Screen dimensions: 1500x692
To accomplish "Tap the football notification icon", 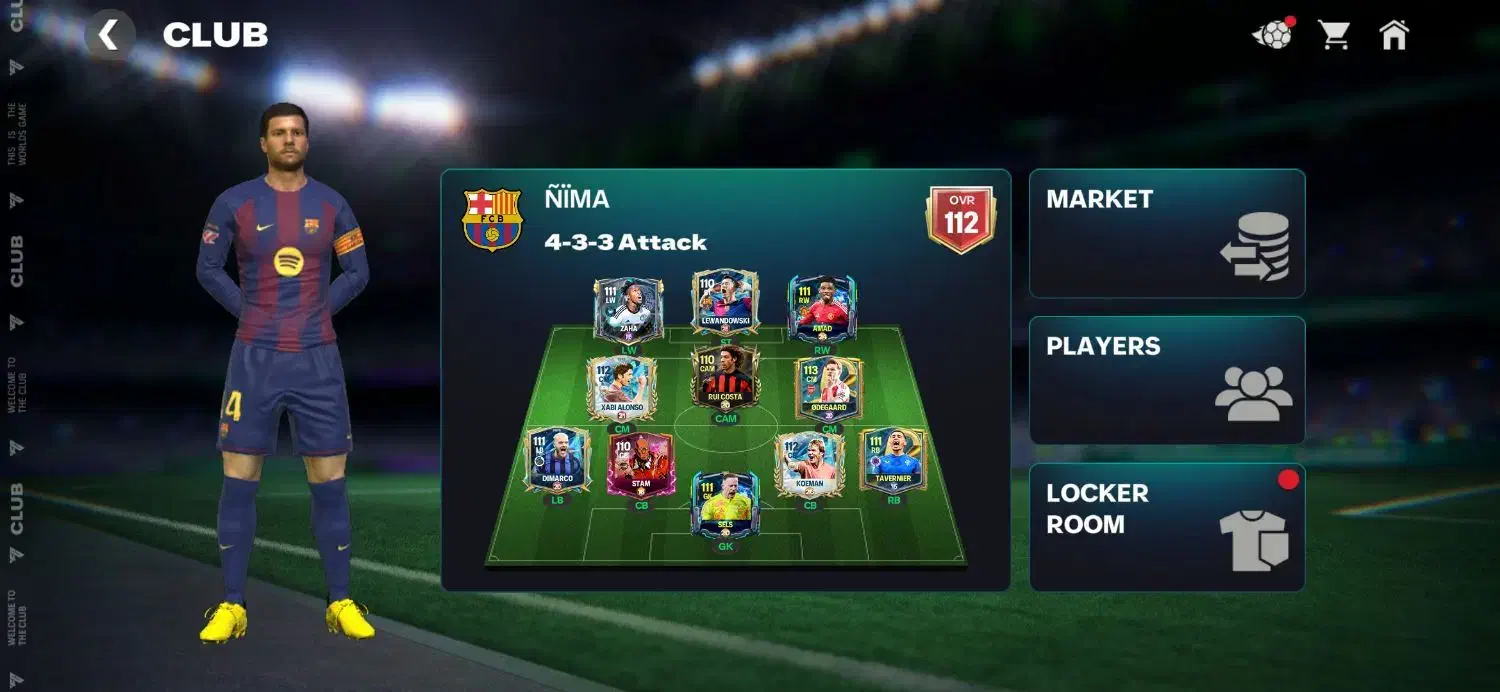I will click(1272, 35).
